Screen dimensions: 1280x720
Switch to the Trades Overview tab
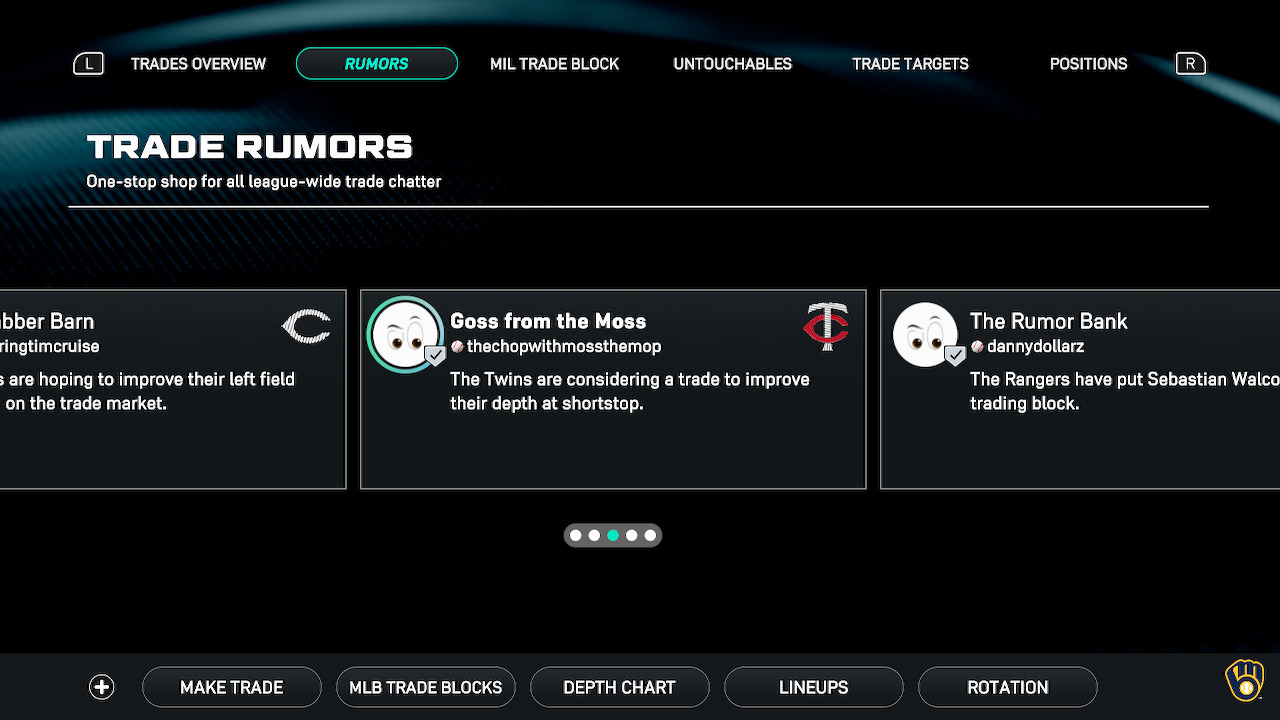(198, 64)
